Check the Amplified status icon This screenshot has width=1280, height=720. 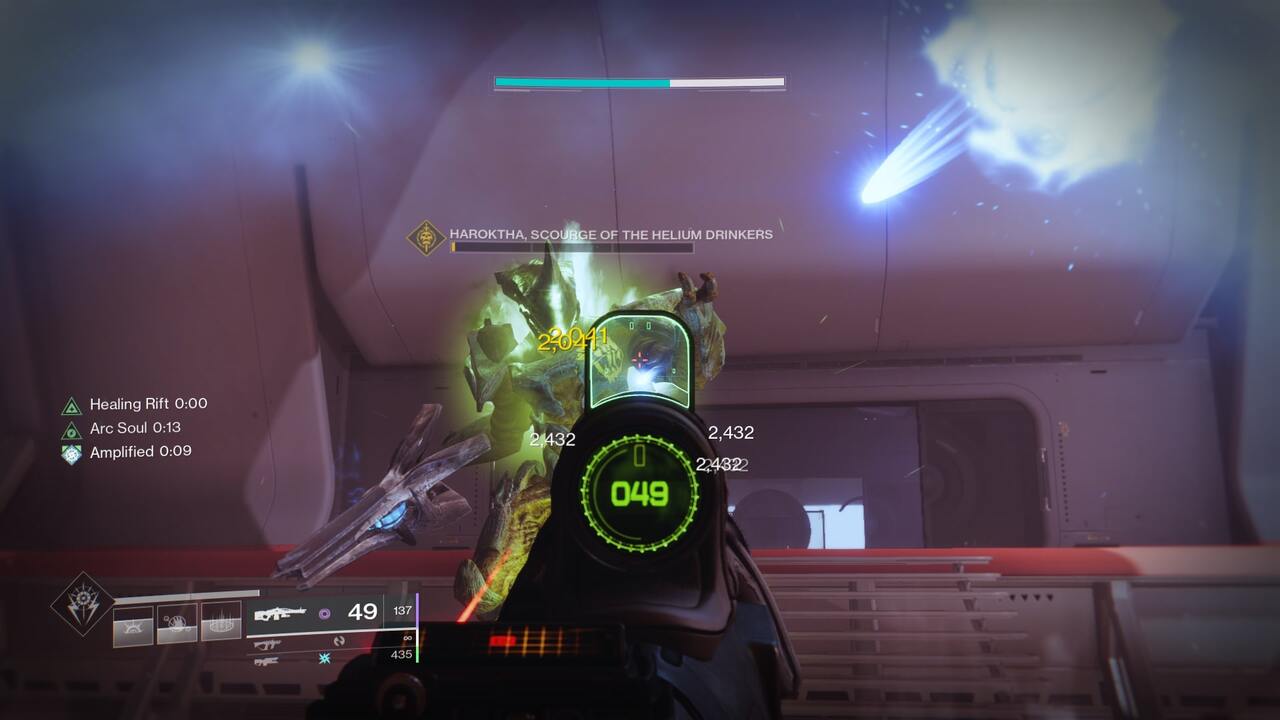coord(71,453)
